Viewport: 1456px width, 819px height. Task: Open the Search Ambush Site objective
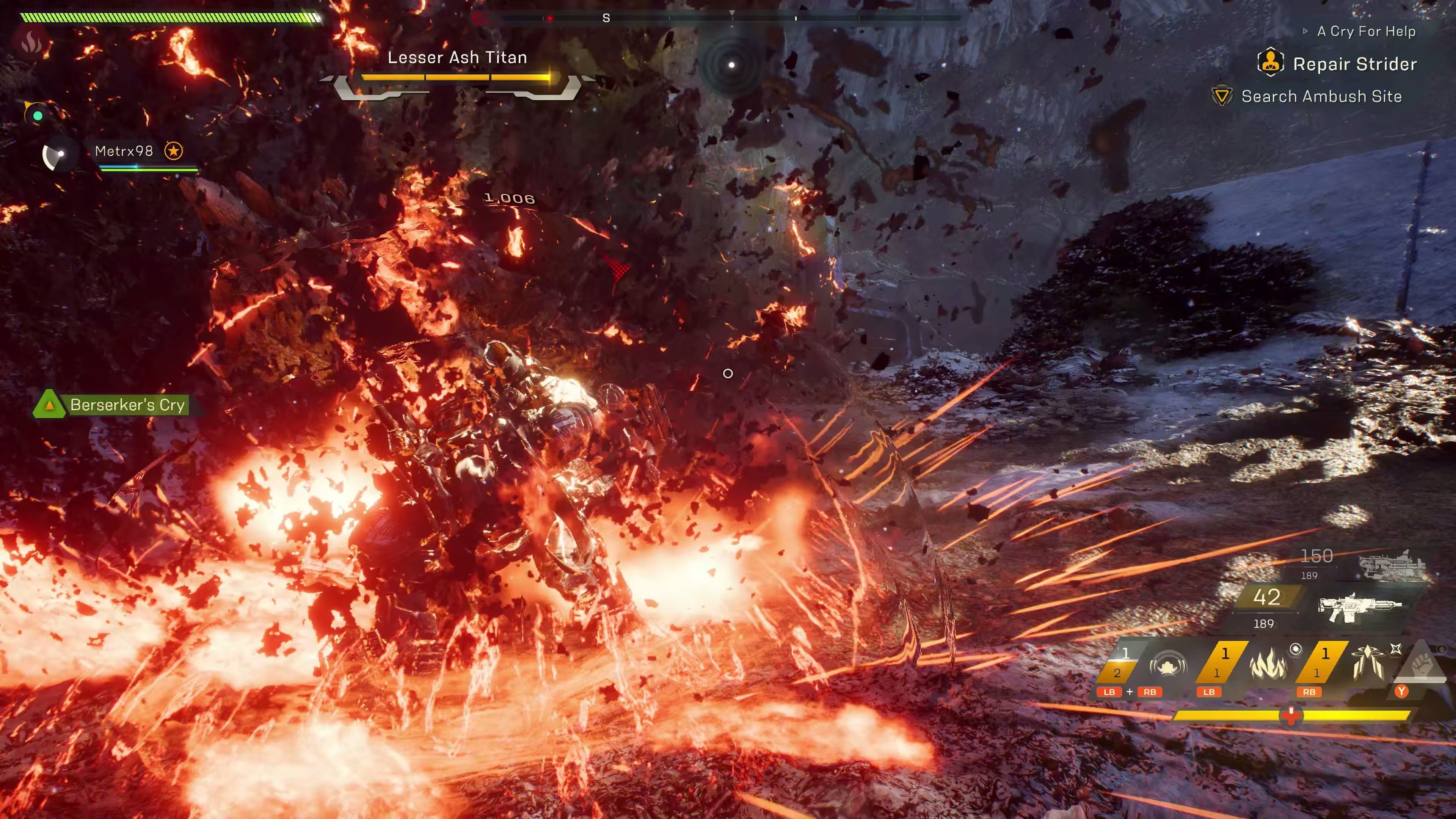point(1321,96)
